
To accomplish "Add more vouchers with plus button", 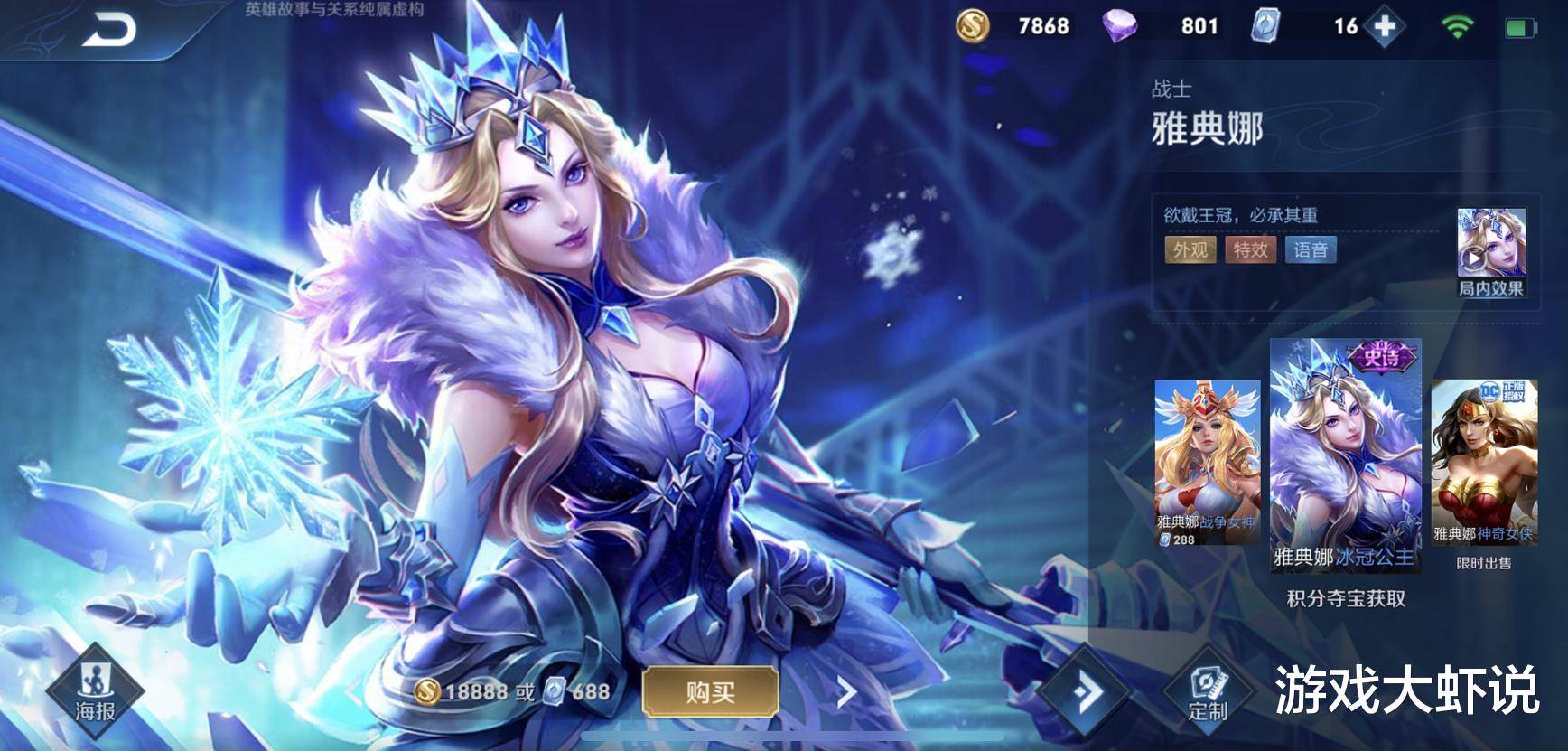I will coord(1385,26).
